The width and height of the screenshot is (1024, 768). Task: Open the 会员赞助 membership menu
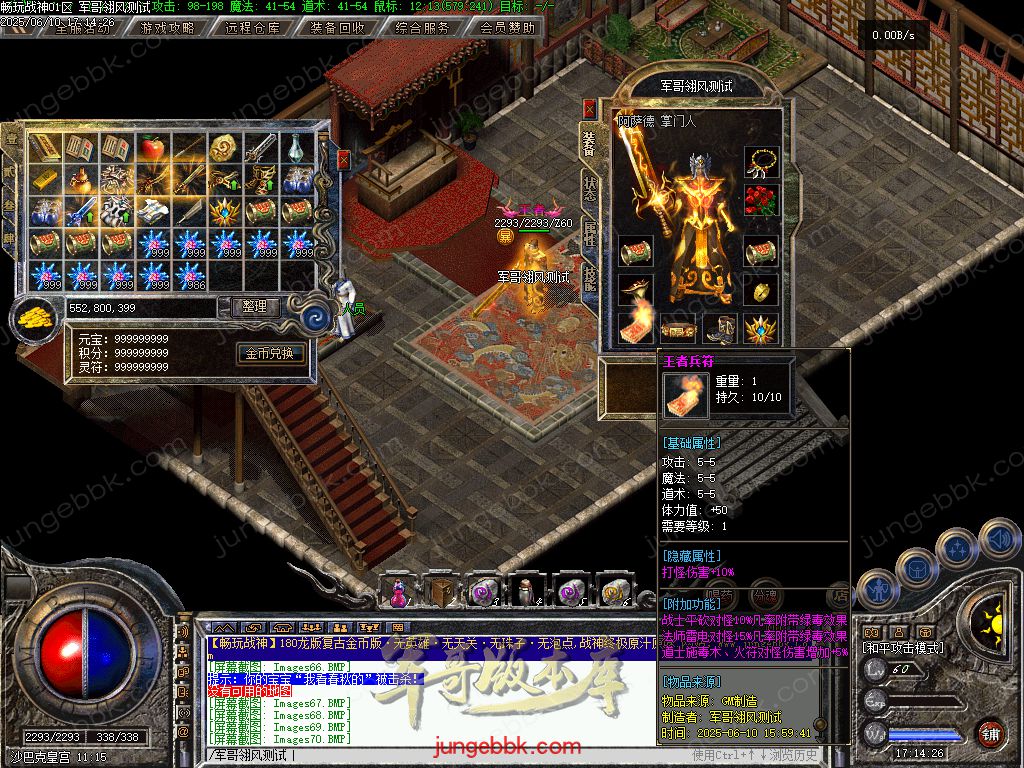point(507,27)
